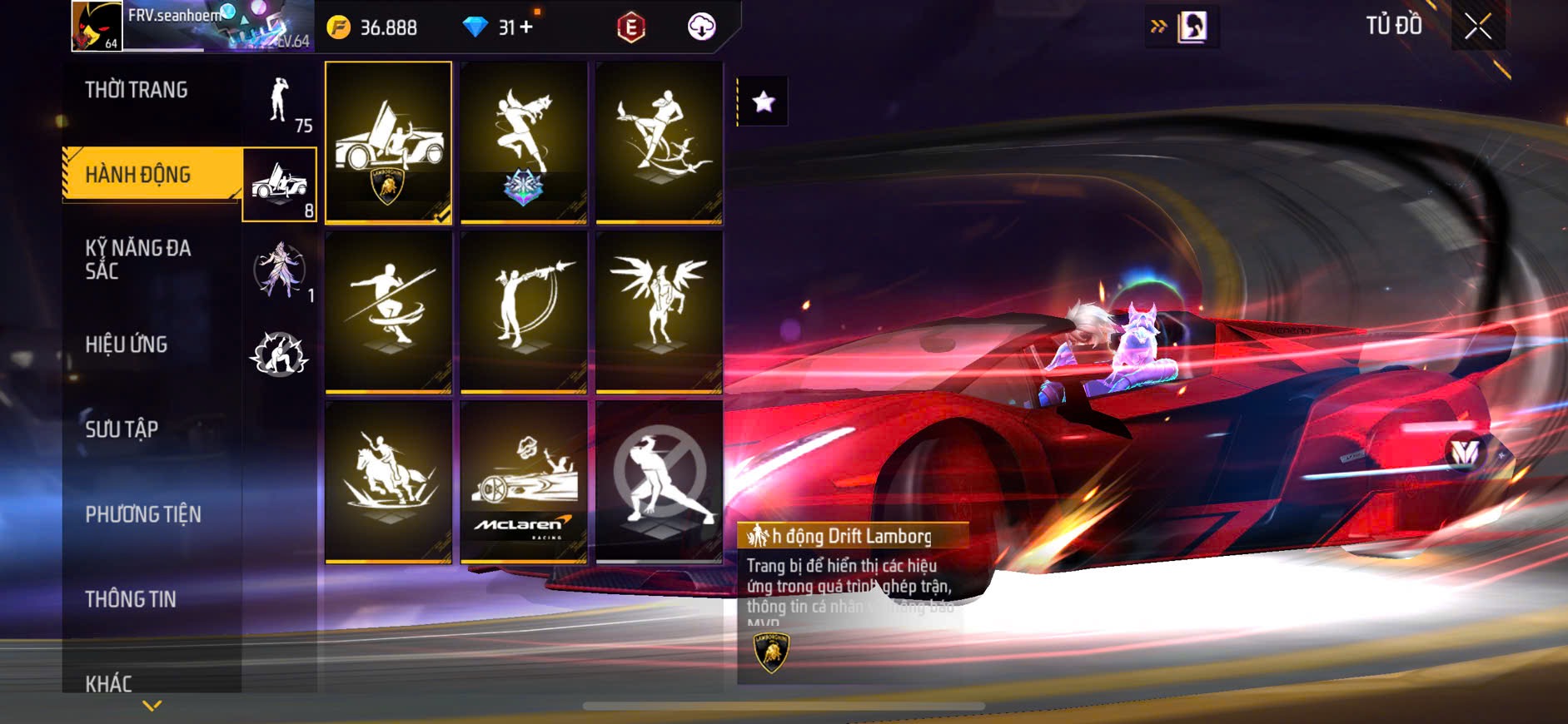The image size is (1568, 724).
Task: Open the player profile avatar
Action: click(x=97, y=26)
